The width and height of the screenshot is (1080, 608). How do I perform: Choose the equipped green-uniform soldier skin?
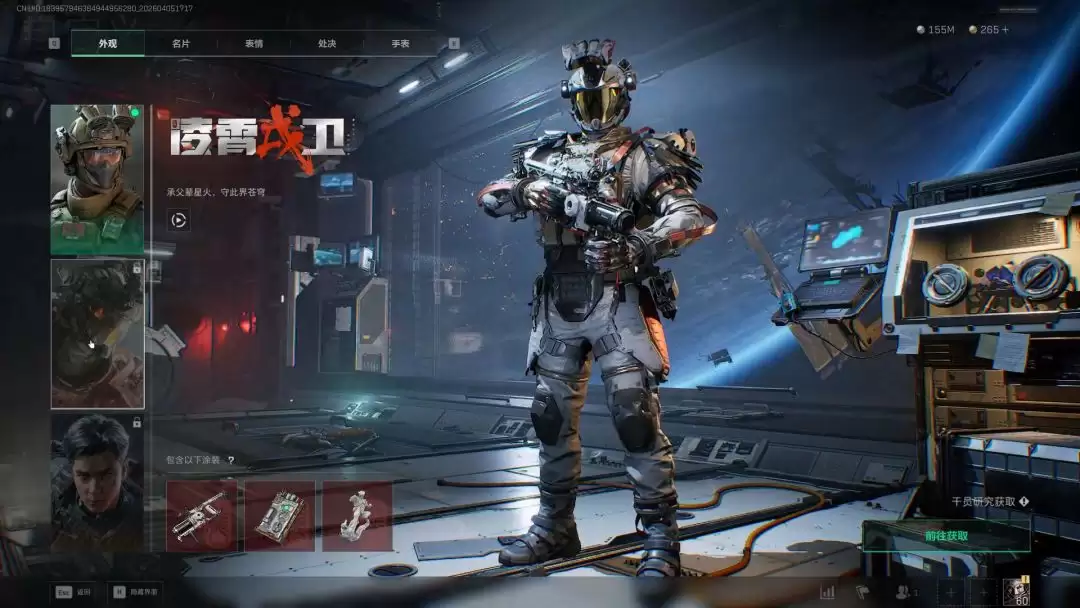(97, 179)
